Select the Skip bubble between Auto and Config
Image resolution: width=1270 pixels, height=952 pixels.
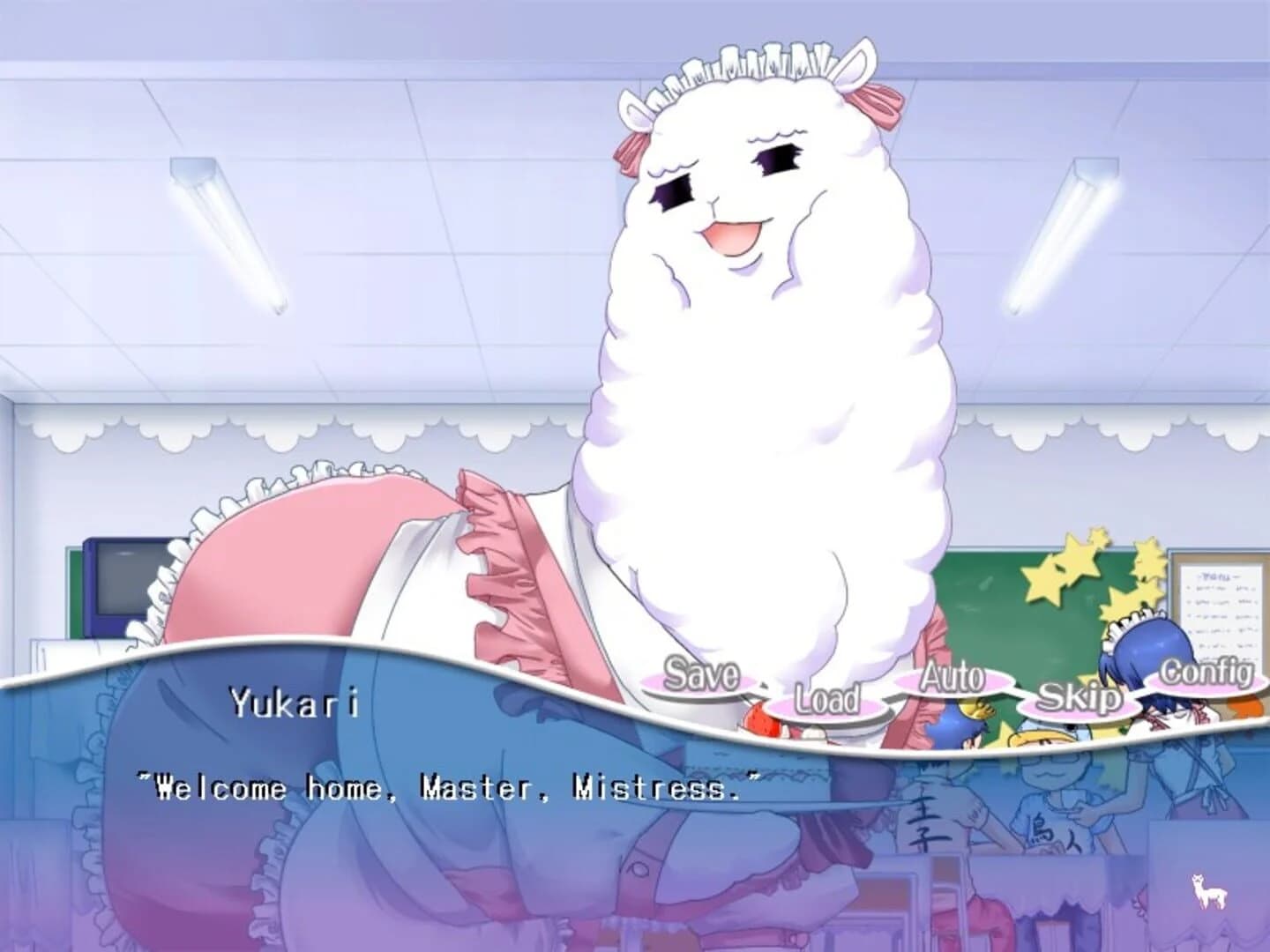tap(1082, 699)
